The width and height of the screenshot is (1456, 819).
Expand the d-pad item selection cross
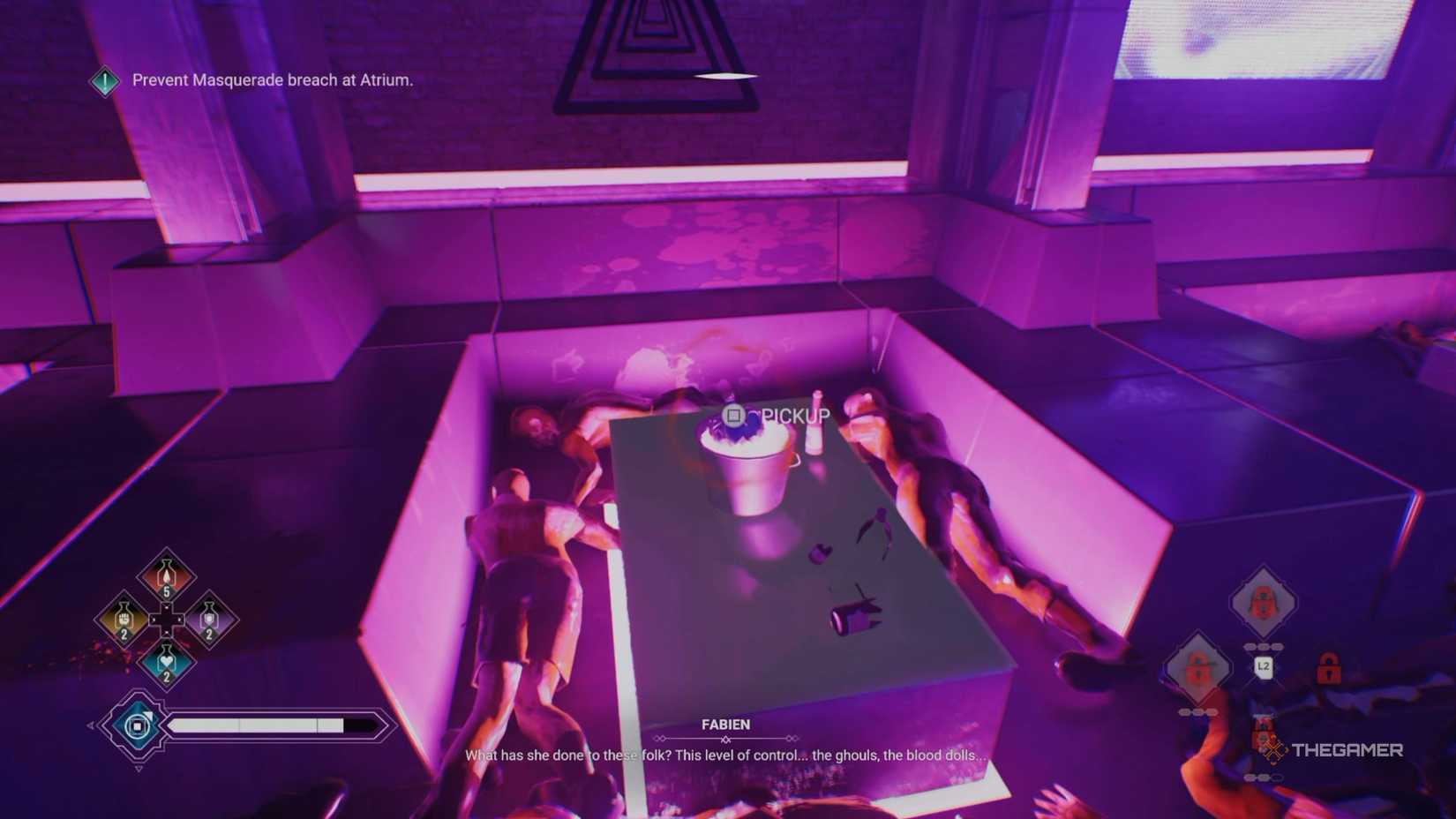click(167, 619)
